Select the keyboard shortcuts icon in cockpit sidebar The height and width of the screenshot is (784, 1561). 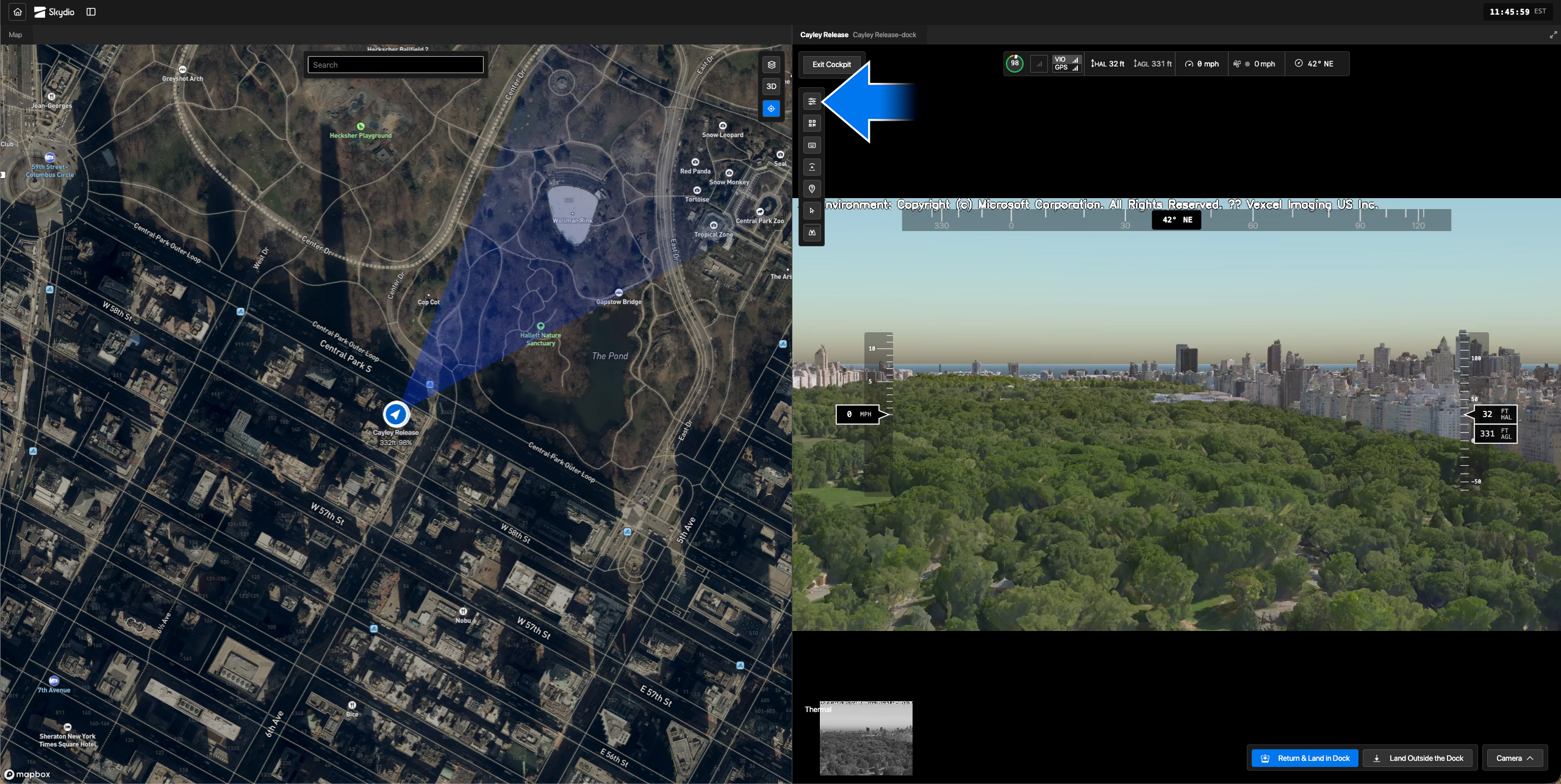[811, 144]
